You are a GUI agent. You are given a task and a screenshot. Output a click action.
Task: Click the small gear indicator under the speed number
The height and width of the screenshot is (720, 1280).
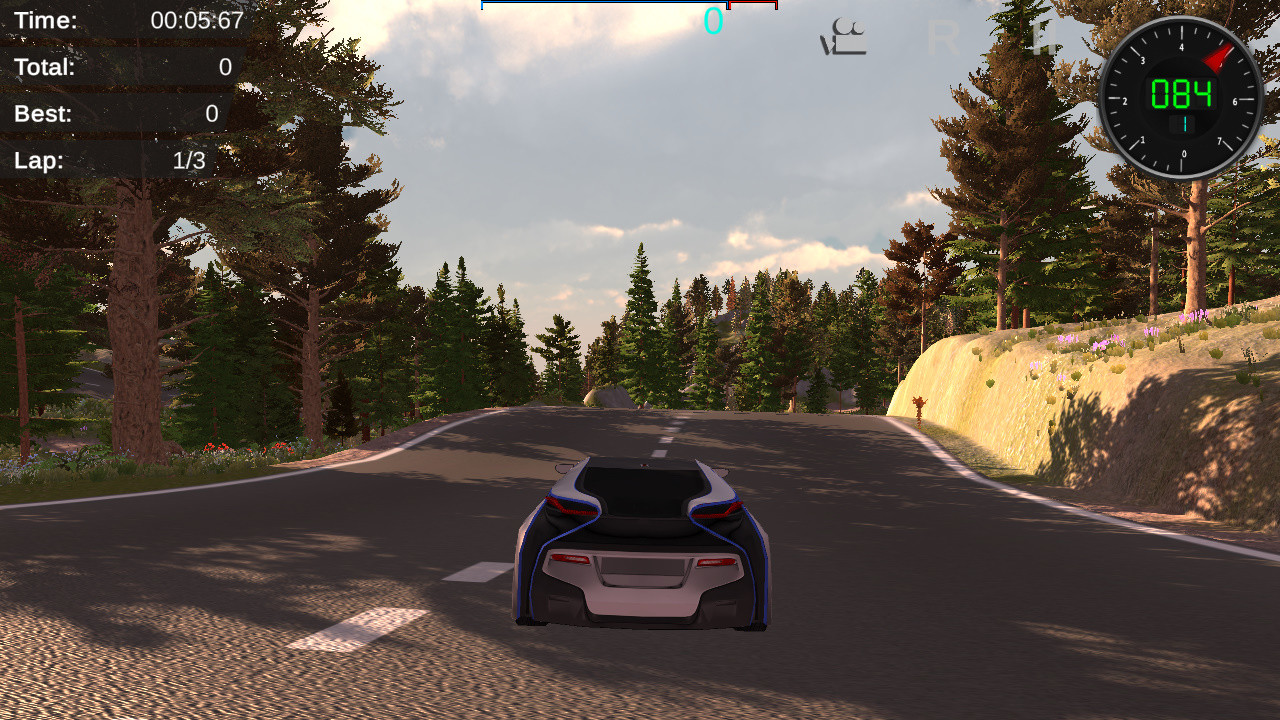1185,124
